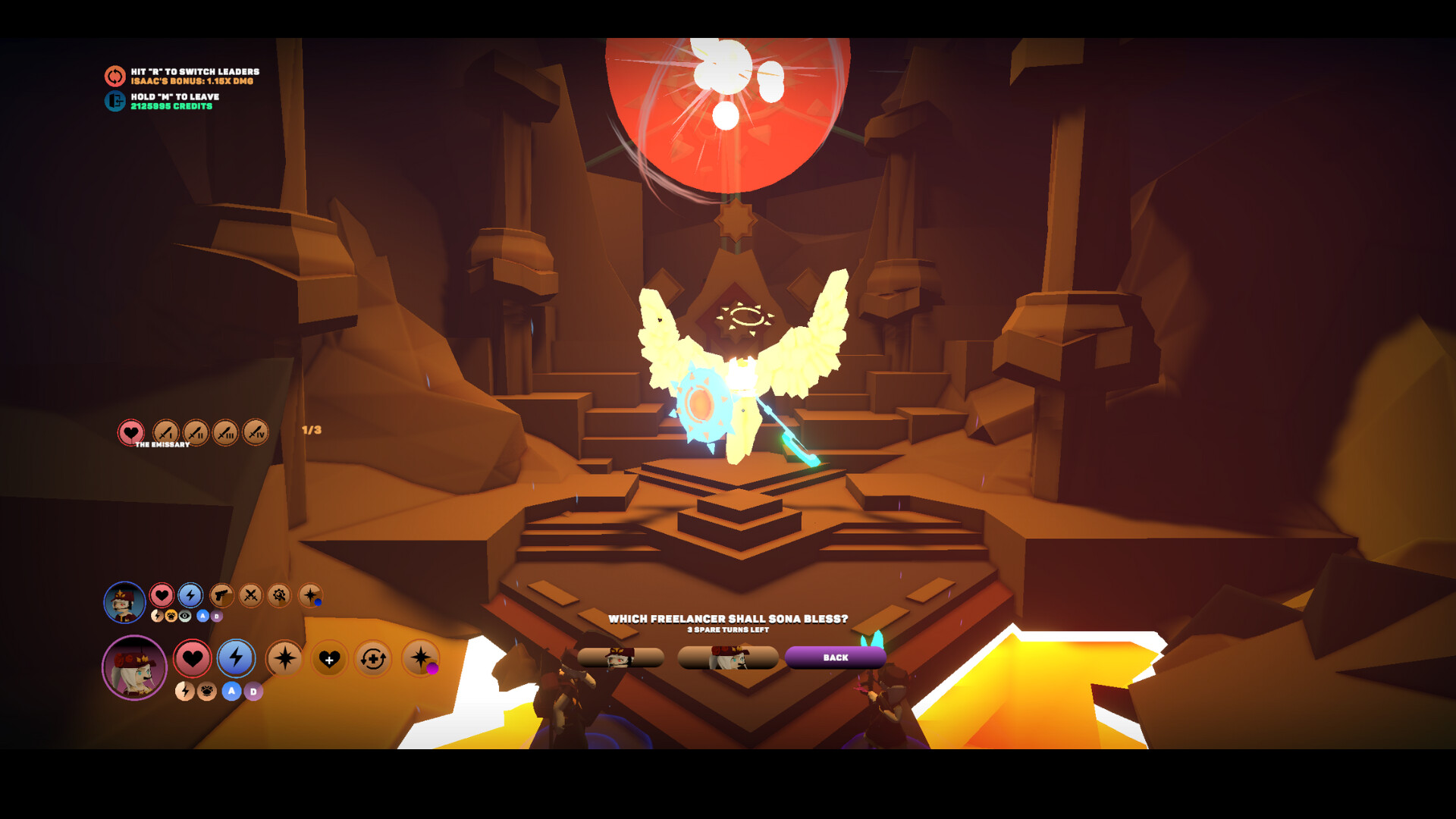
Task: Click the circular refresh-plus ability icon
Action: pyautogui.click(x=373, y=660)
